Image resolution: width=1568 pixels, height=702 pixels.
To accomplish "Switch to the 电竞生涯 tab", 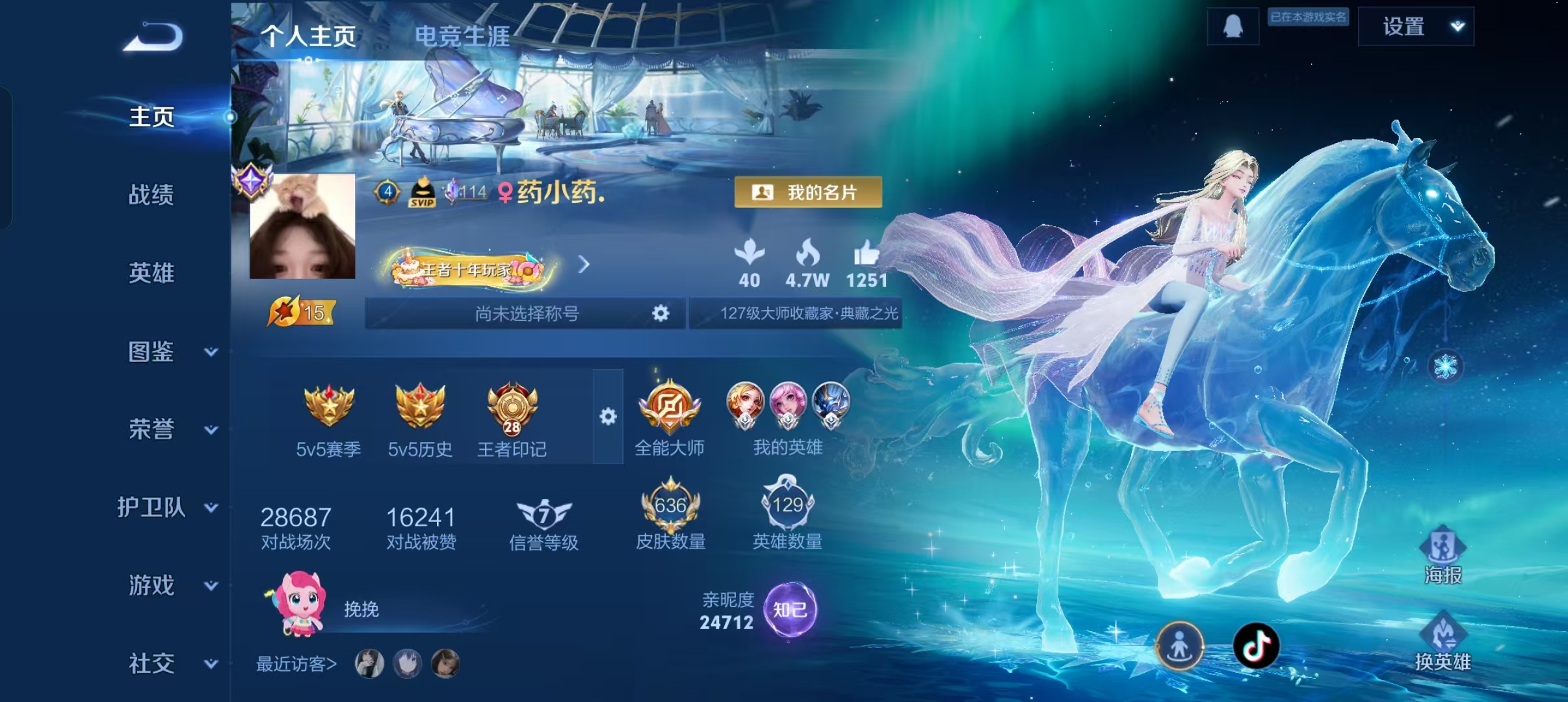I will tap(462, 36).
